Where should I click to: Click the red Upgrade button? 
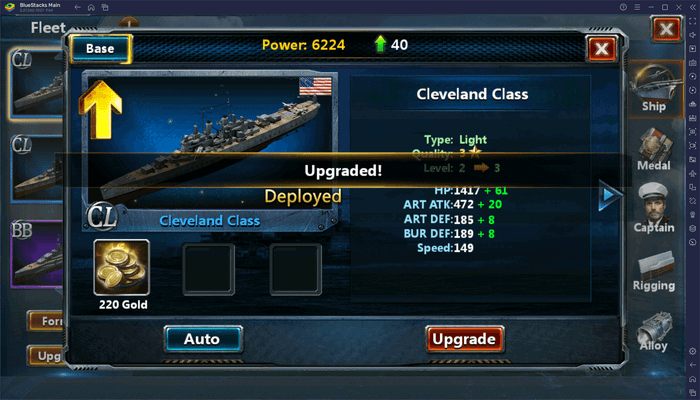463,339
